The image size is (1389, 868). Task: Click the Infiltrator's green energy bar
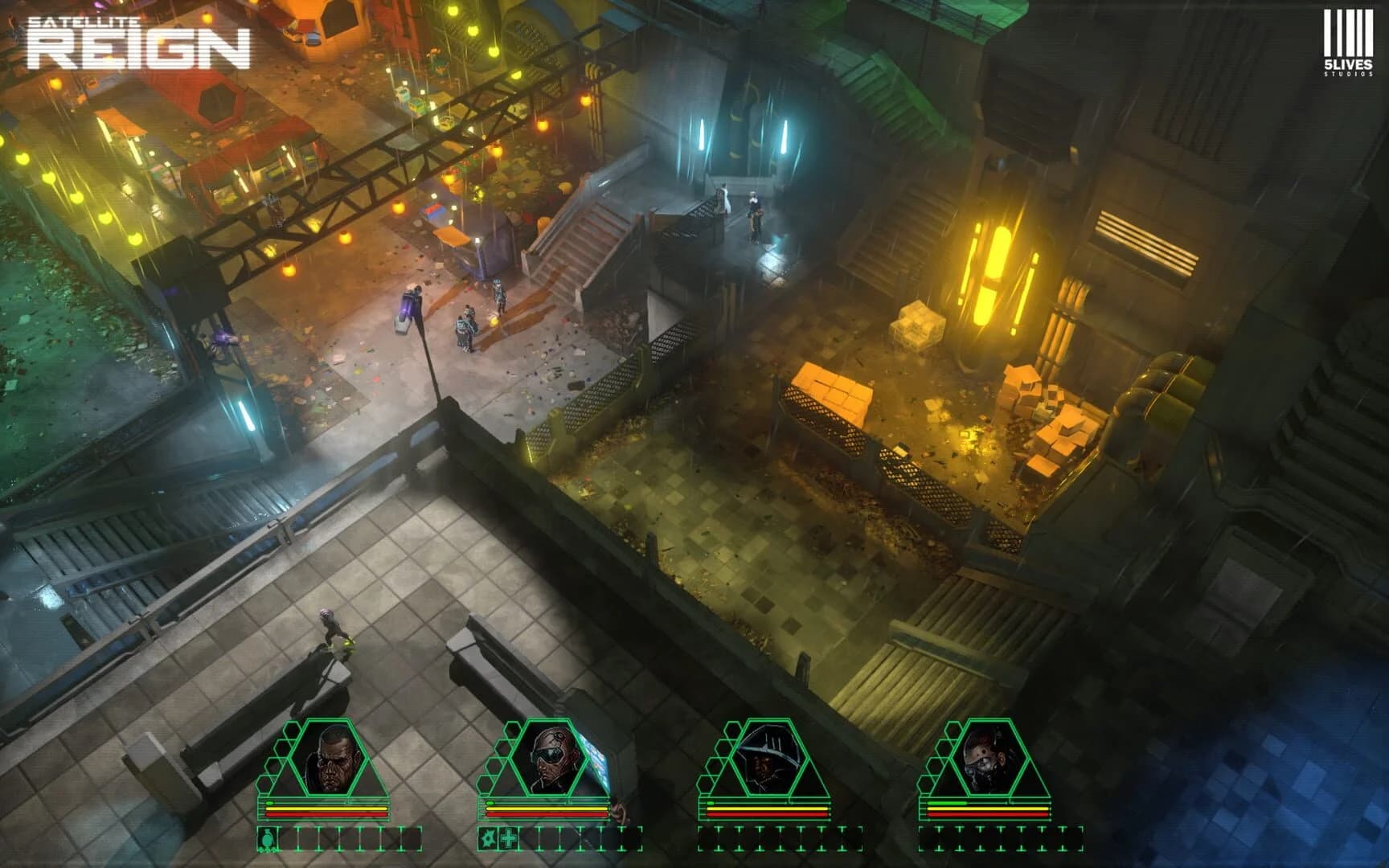click(x=947, y=803)
